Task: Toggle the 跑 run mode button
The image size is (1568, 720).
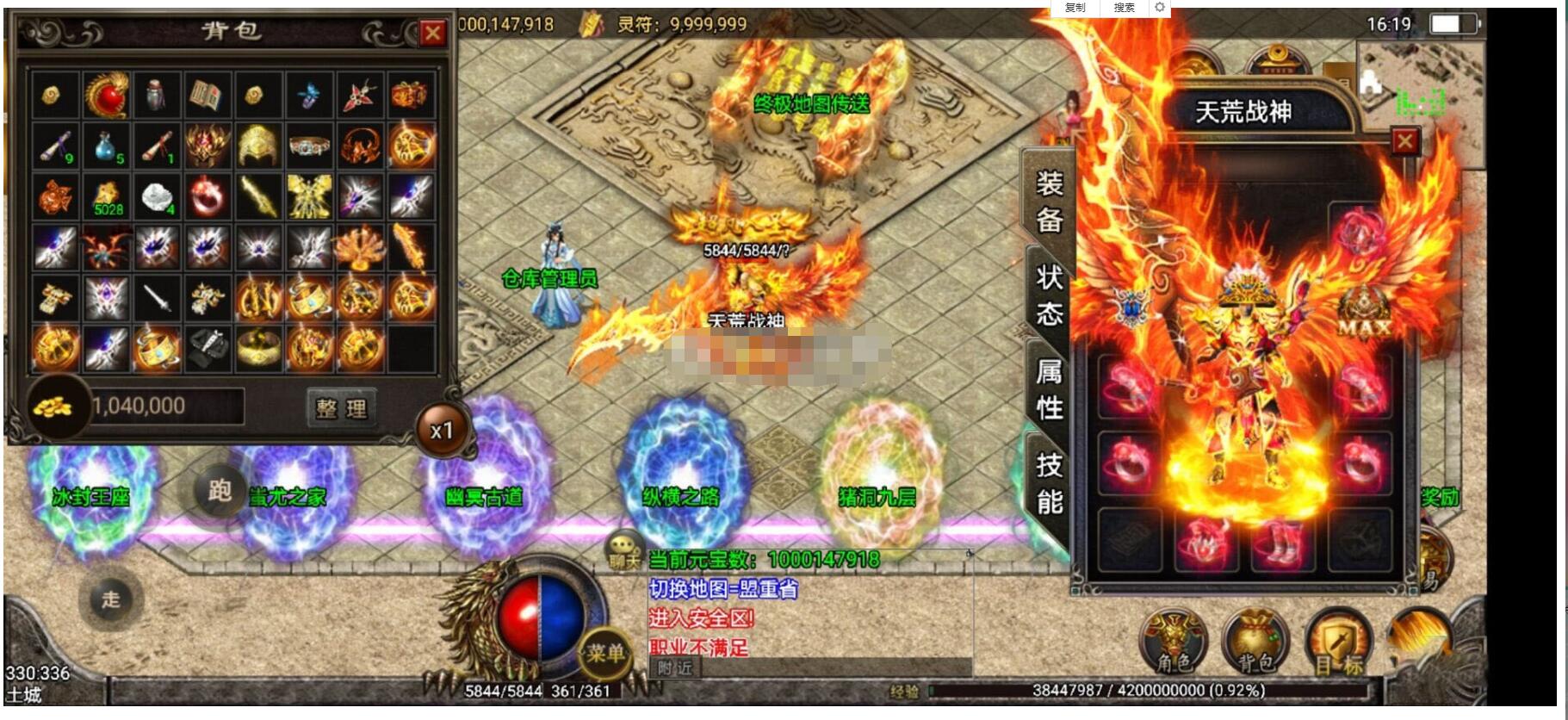Action: tap(219, 491)
